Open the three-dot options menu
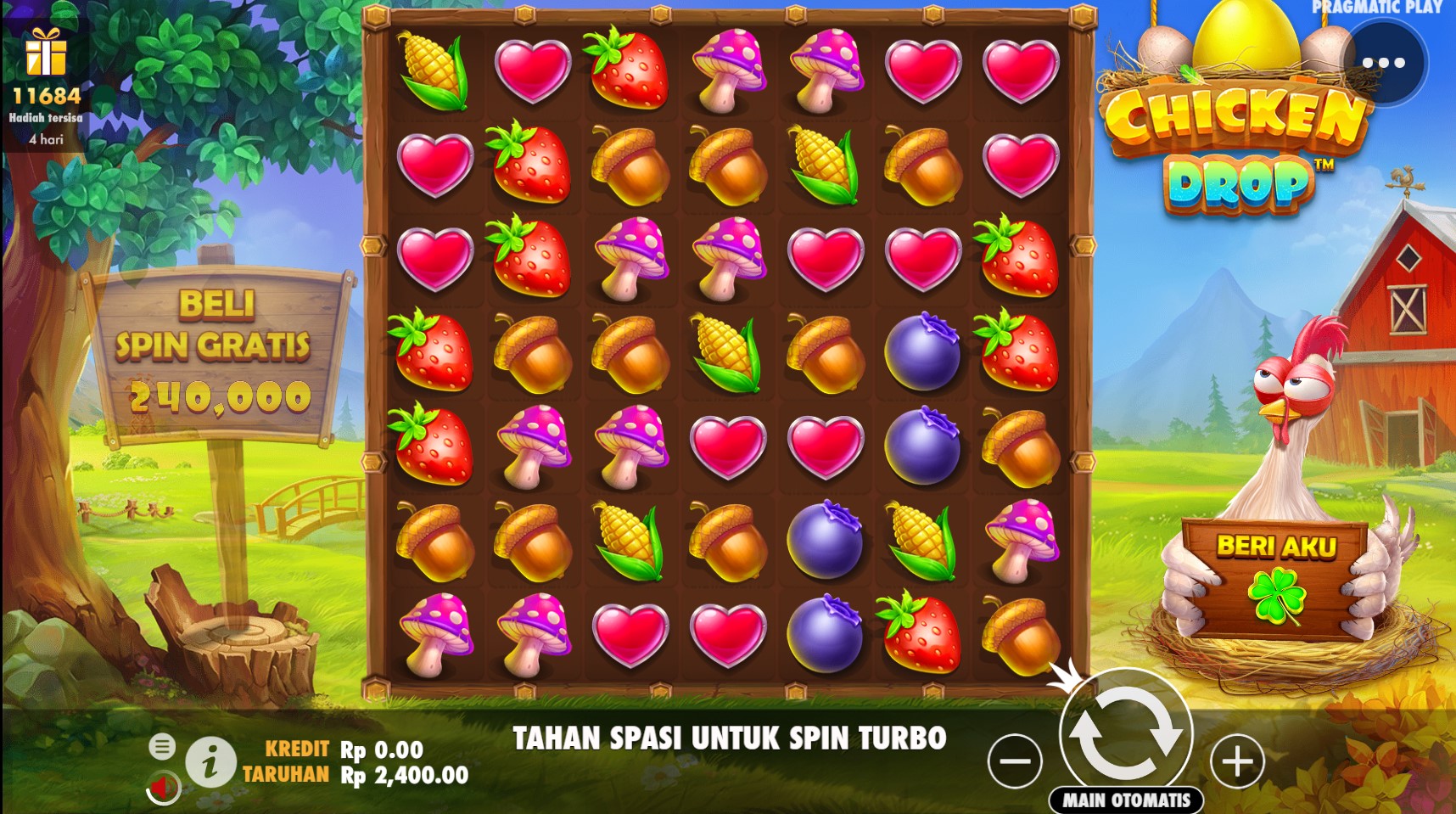The height and width of the screenshot is (814, 1456). coord(1384,63)
